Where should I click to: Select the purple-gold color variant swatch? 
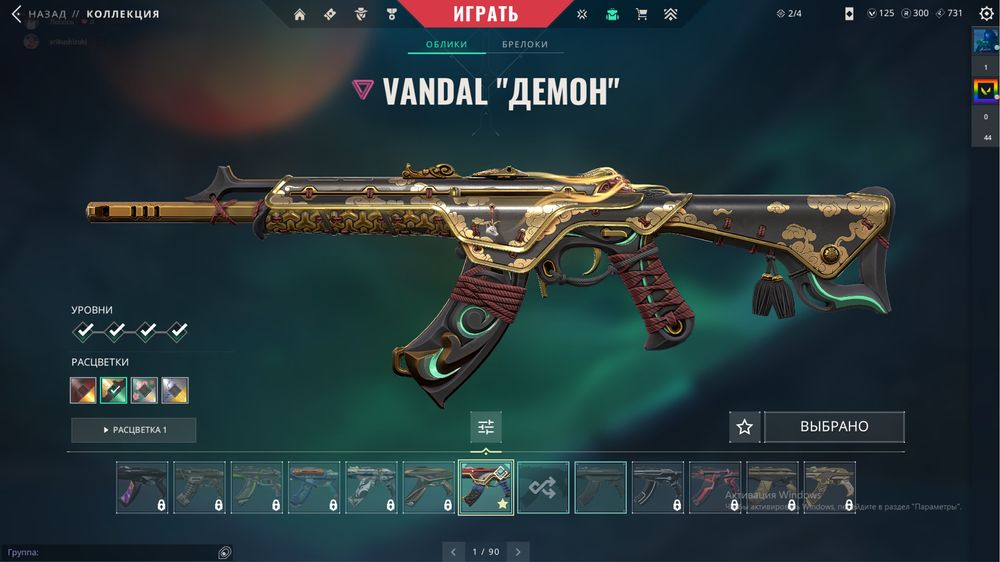(x=175, y=390)
